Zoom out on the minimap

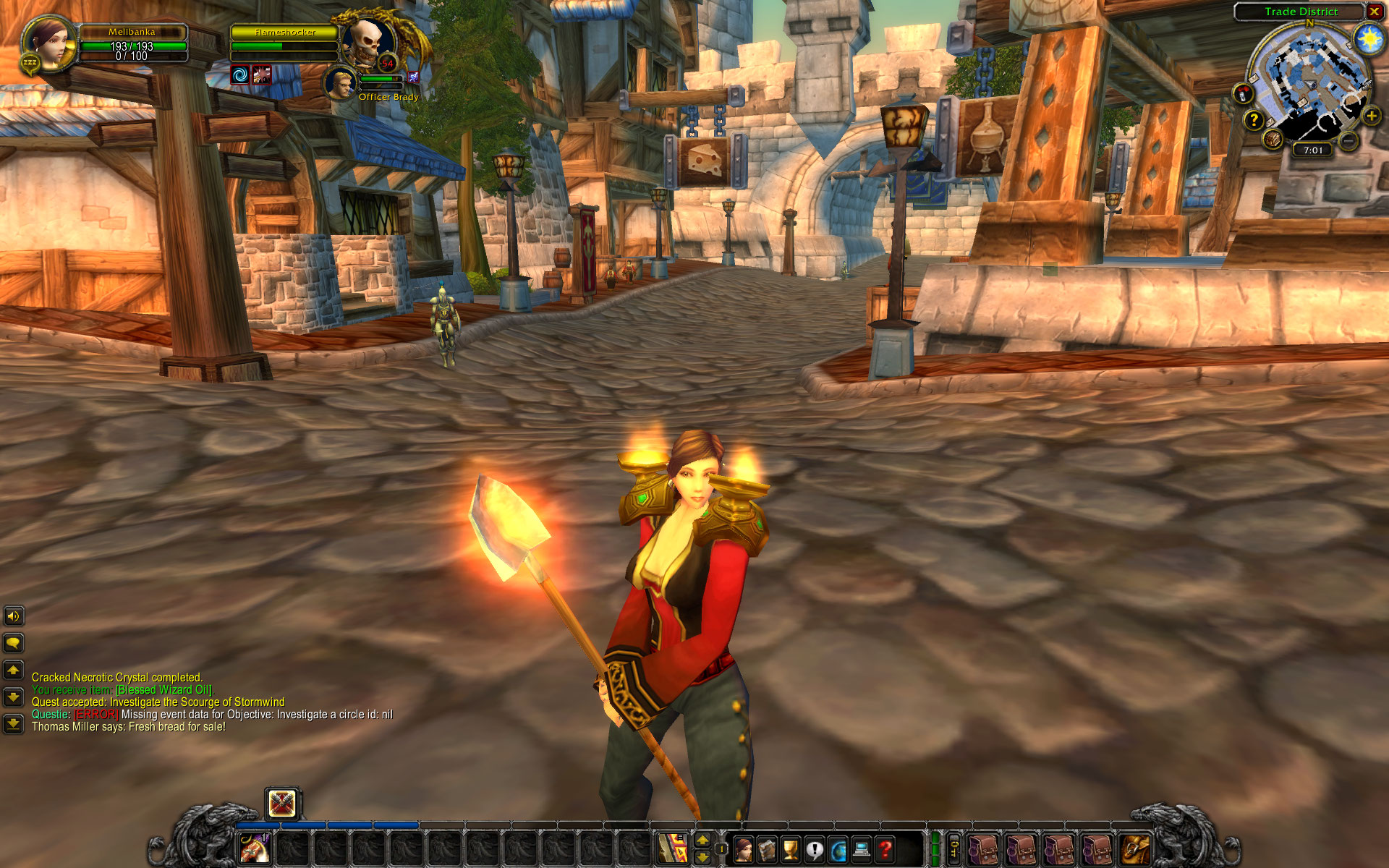point(1347,141)
